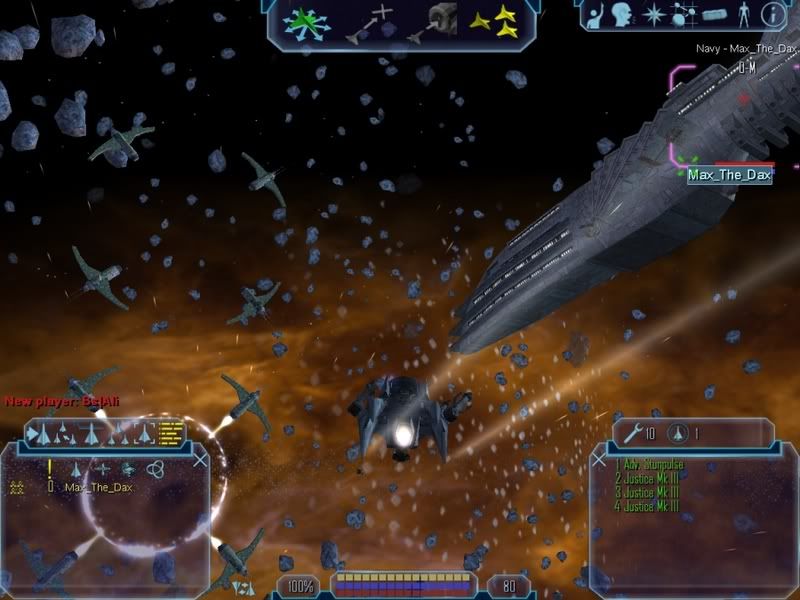Filter contacts with the three-rings icon

(x=154, y=468)
